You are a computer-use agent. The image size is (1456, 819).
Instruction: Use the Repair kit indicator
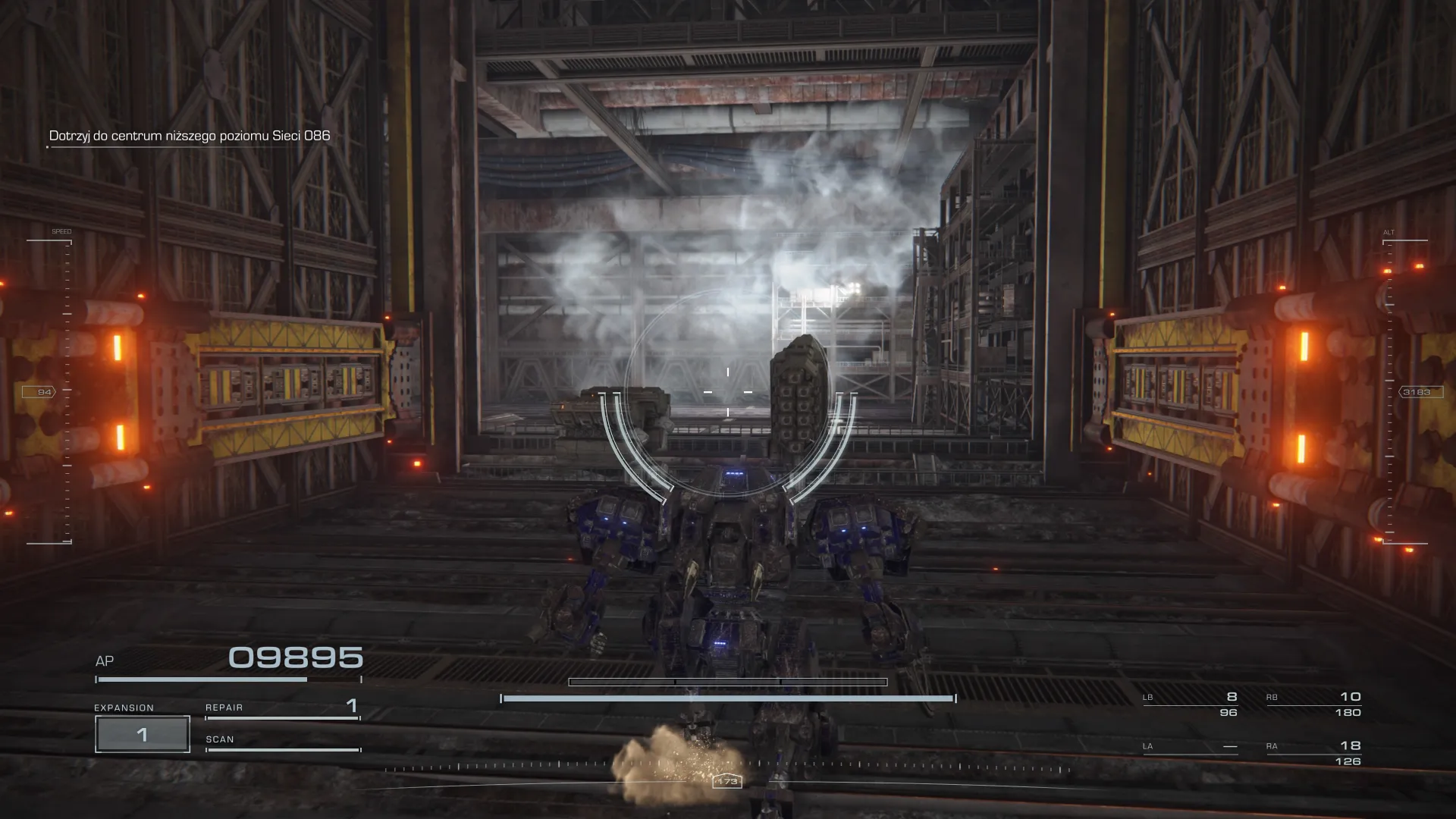tap(282, 708)
